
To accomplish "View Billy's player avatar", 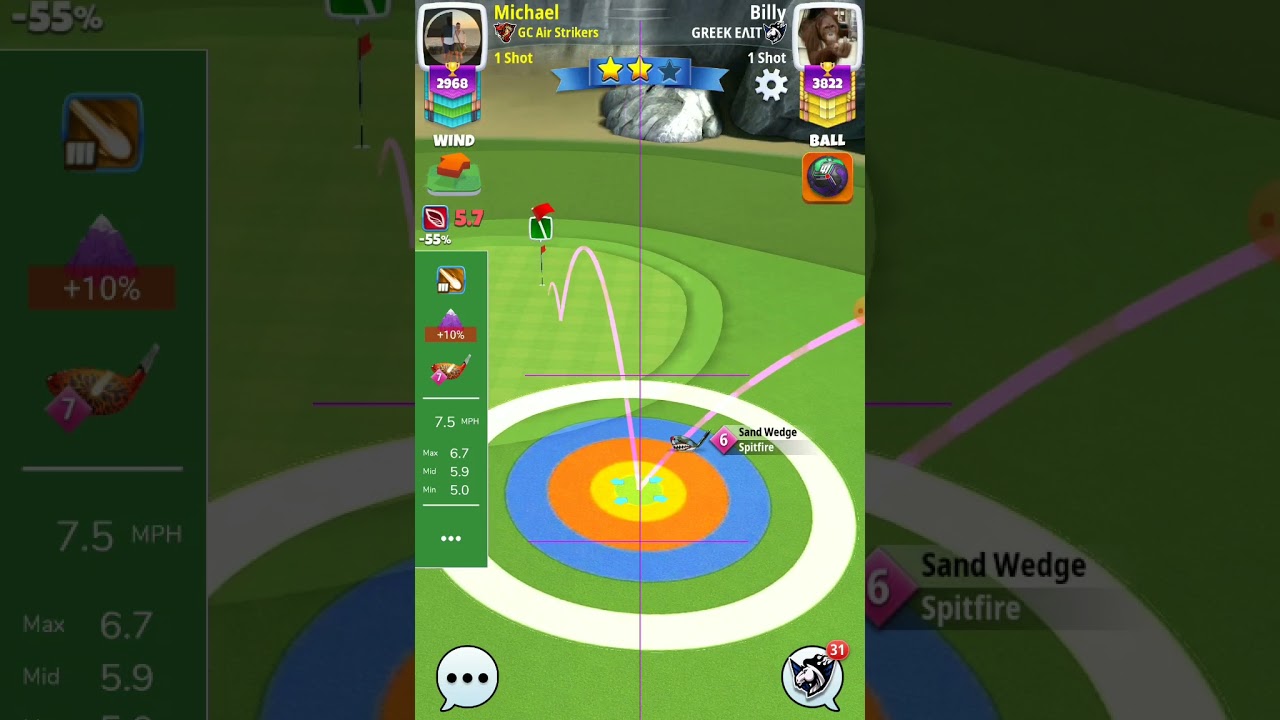I will [827, 37].
